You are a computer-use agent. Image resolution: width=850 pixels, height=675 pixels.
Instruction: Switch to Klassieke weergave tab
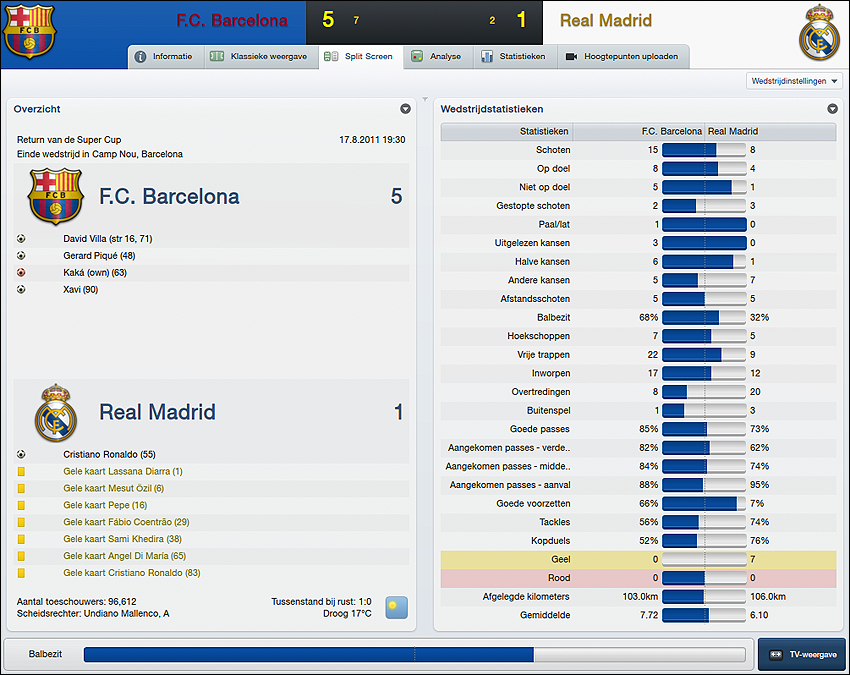[x=258, y=57]
